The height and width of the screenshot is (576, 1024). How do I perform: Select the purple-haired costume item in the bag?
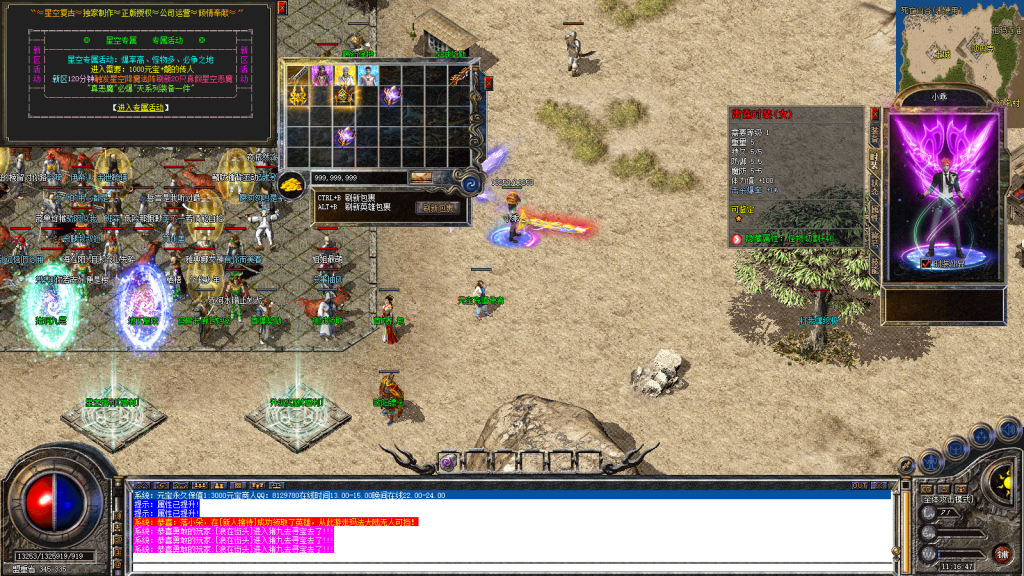322,76
